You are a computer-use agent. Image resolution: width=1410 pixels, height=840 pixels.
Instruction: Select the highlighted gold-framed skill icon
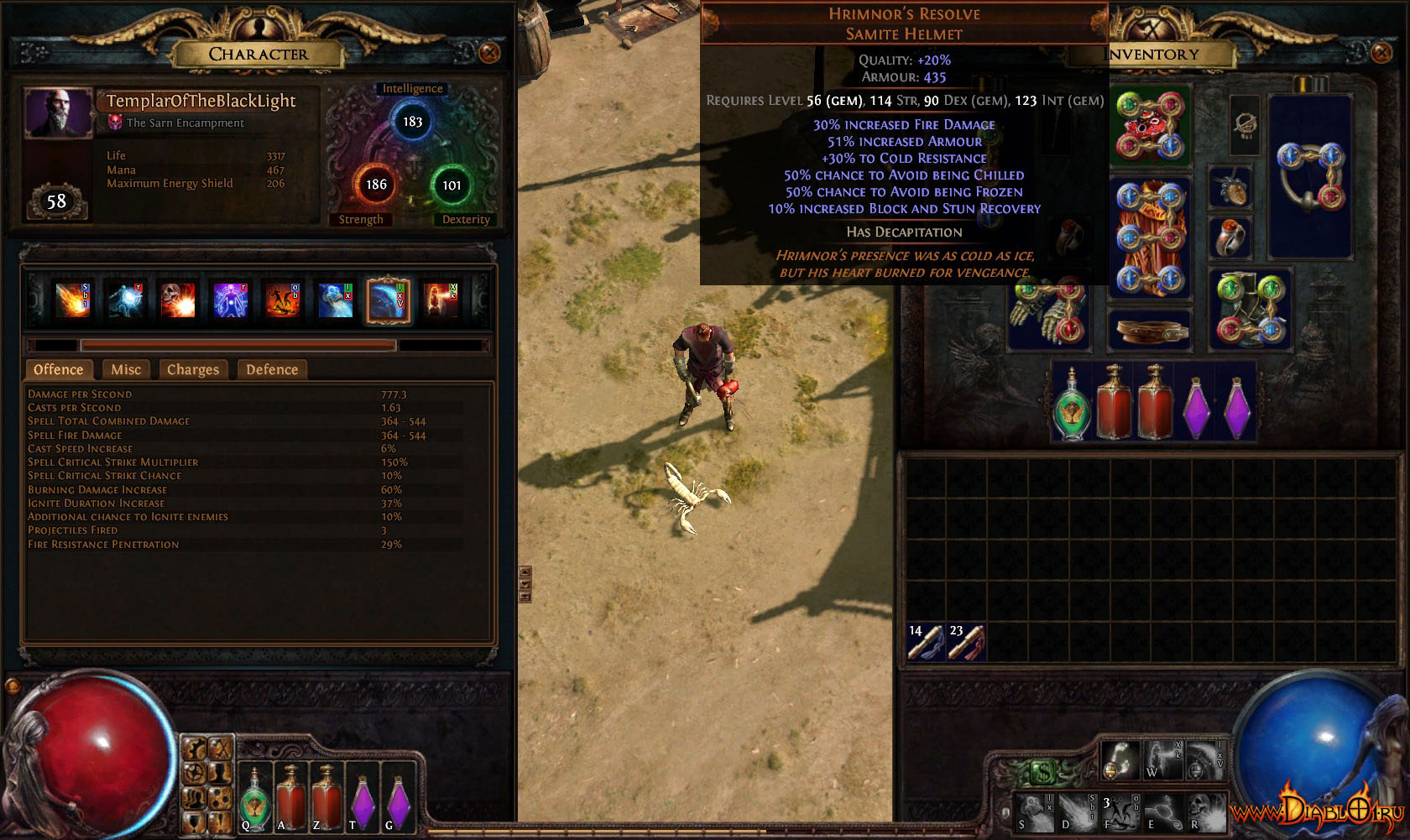[388, 300]
